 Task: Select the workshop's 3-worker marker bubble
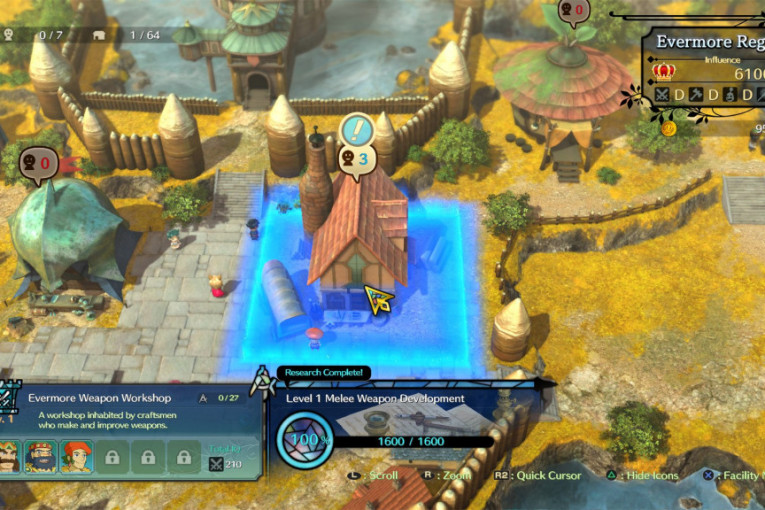pyautogui.click(x=356, y=158)
